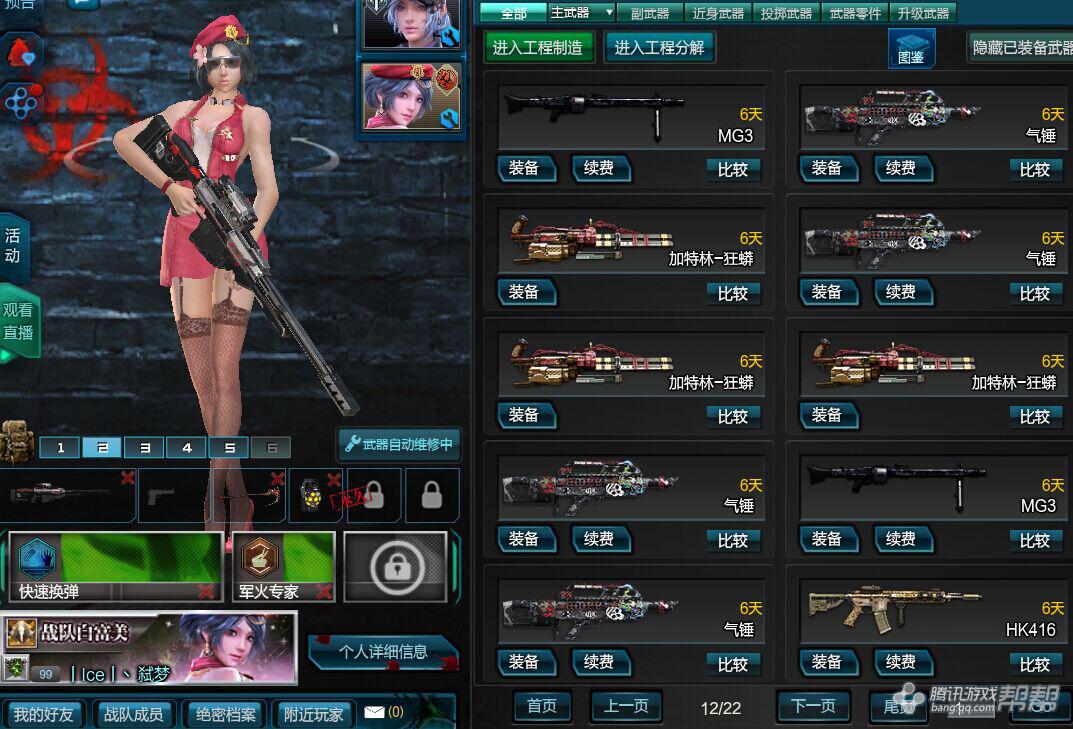The height and width of the screenshot is (729, 1073).
Task: Open 个人详细信息 player details
Action: [x=383, y=652]
